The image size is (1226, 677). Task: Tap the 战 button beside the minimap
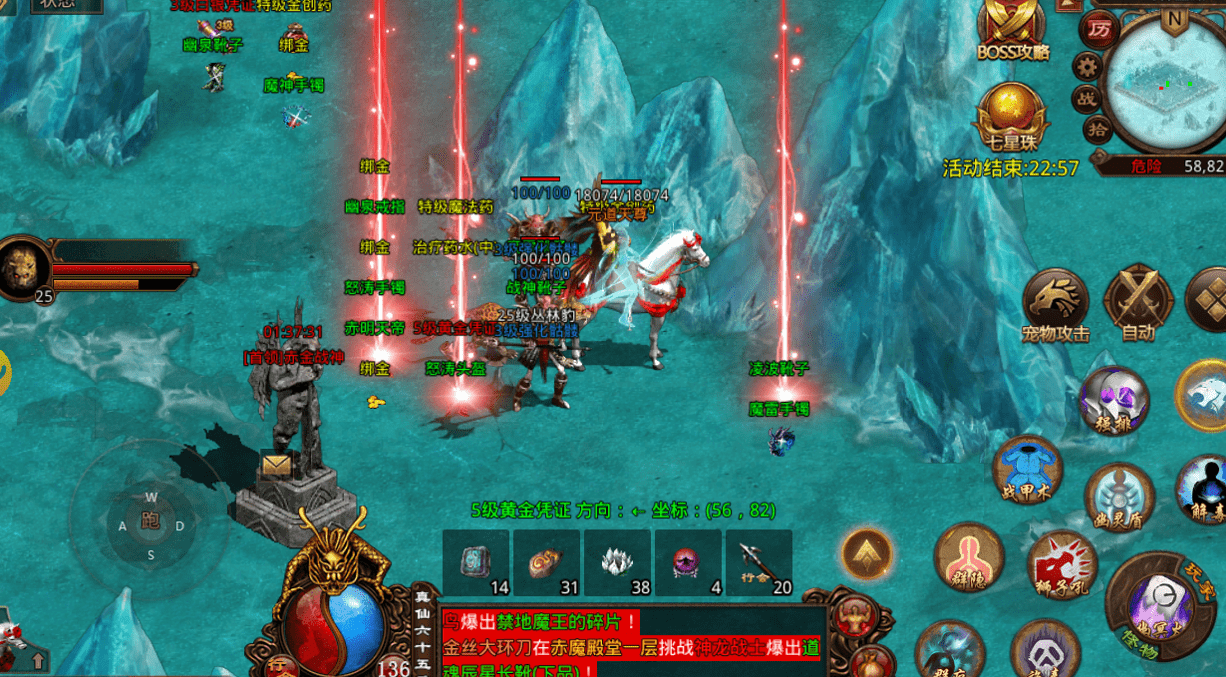(x=1086, y=98)
